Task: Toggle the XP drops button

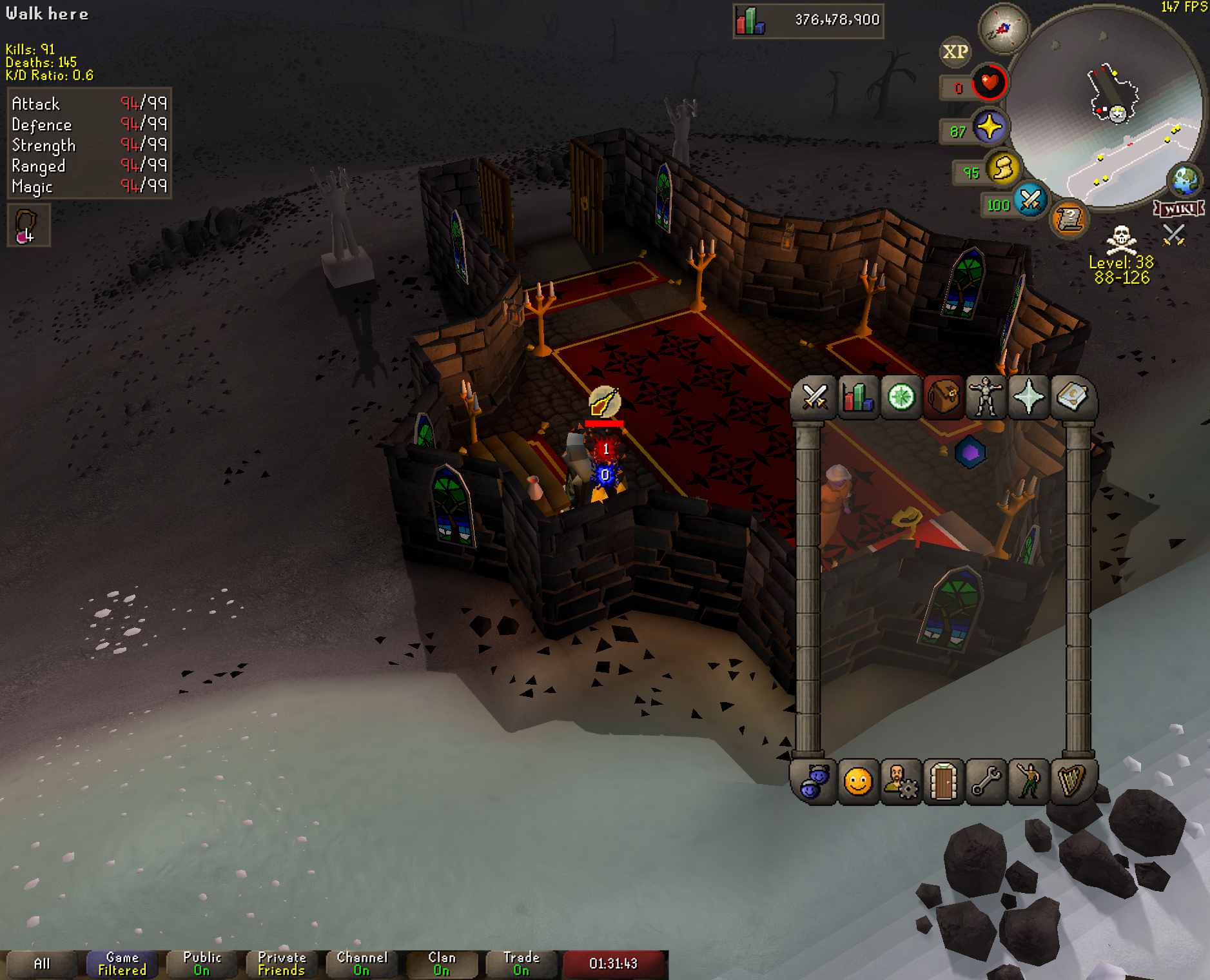Action: [955, 52]
